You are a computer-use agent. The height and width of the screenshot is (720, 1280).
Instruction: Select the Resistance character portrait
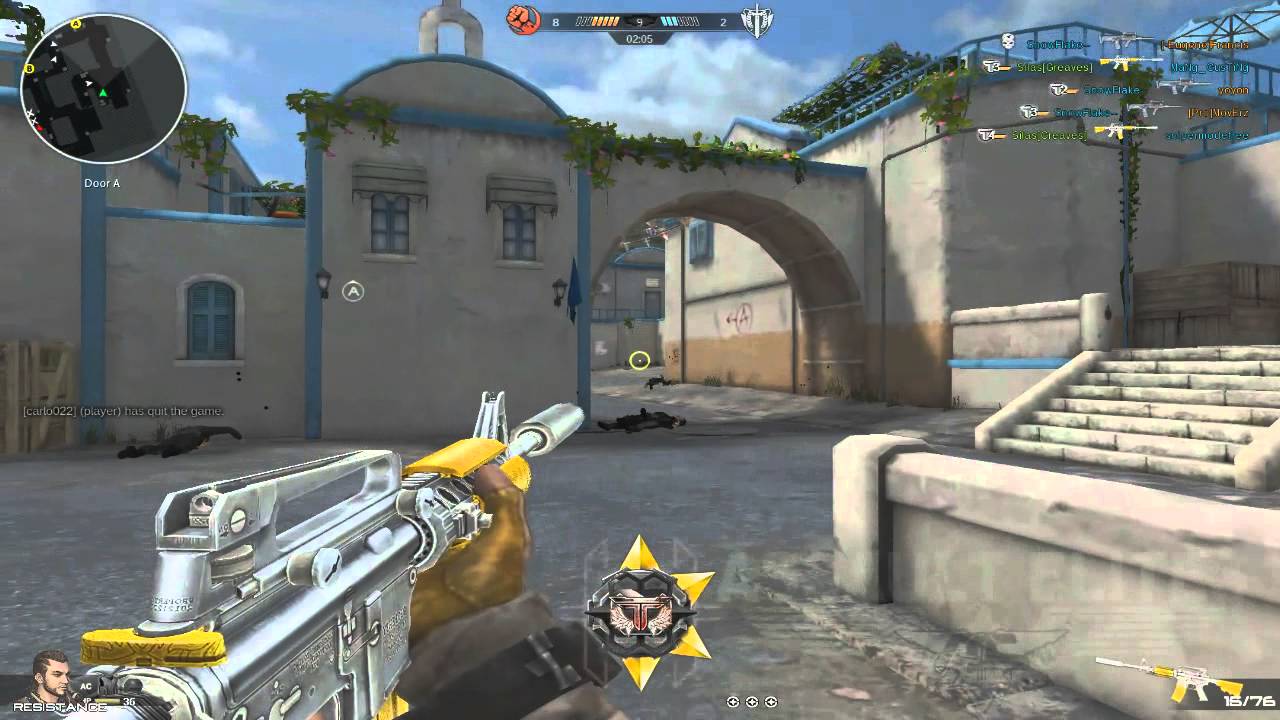click(52, 675)
